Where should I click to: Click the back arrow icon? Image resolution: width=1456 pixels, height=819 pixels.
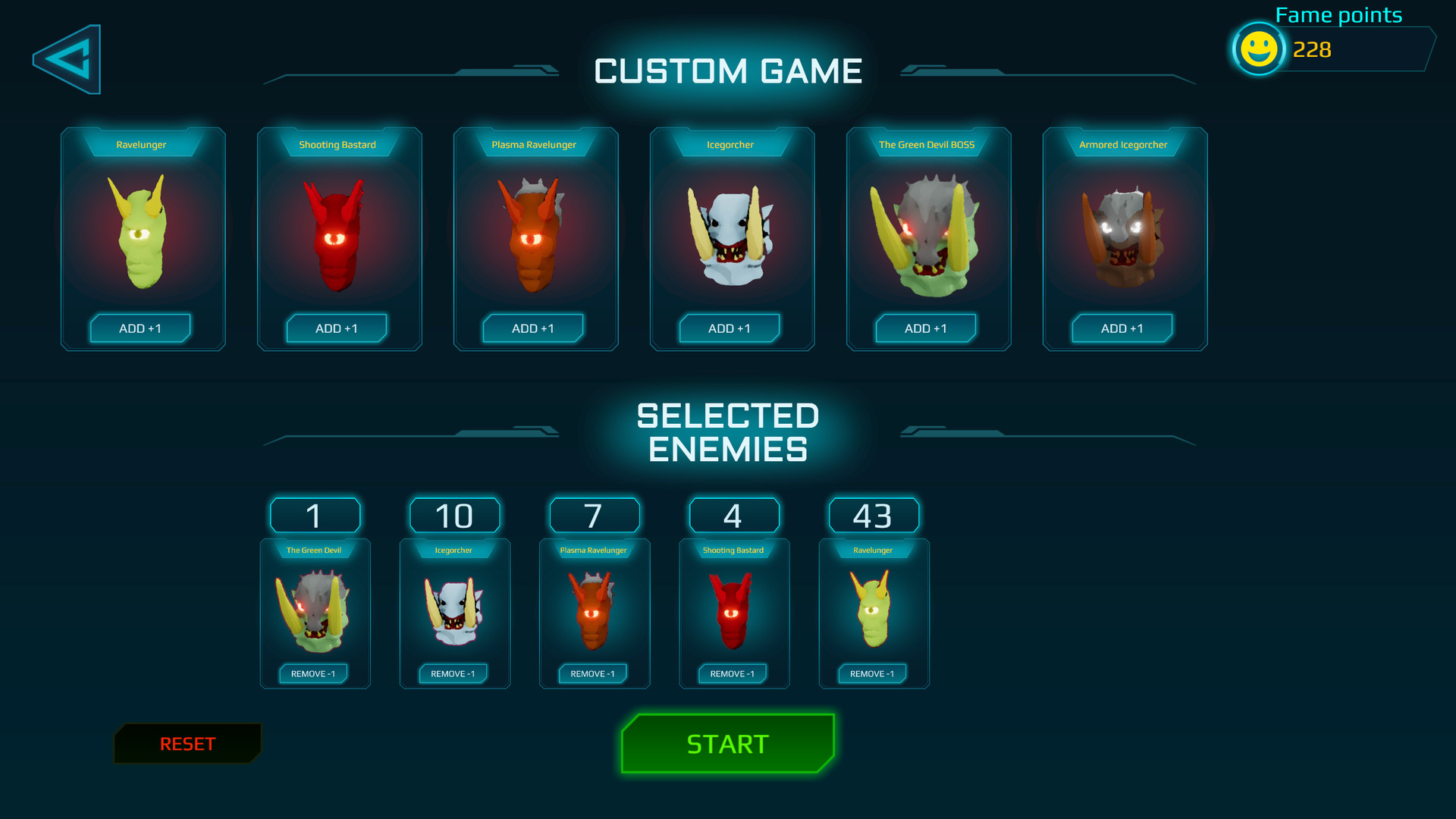(67, 58)
